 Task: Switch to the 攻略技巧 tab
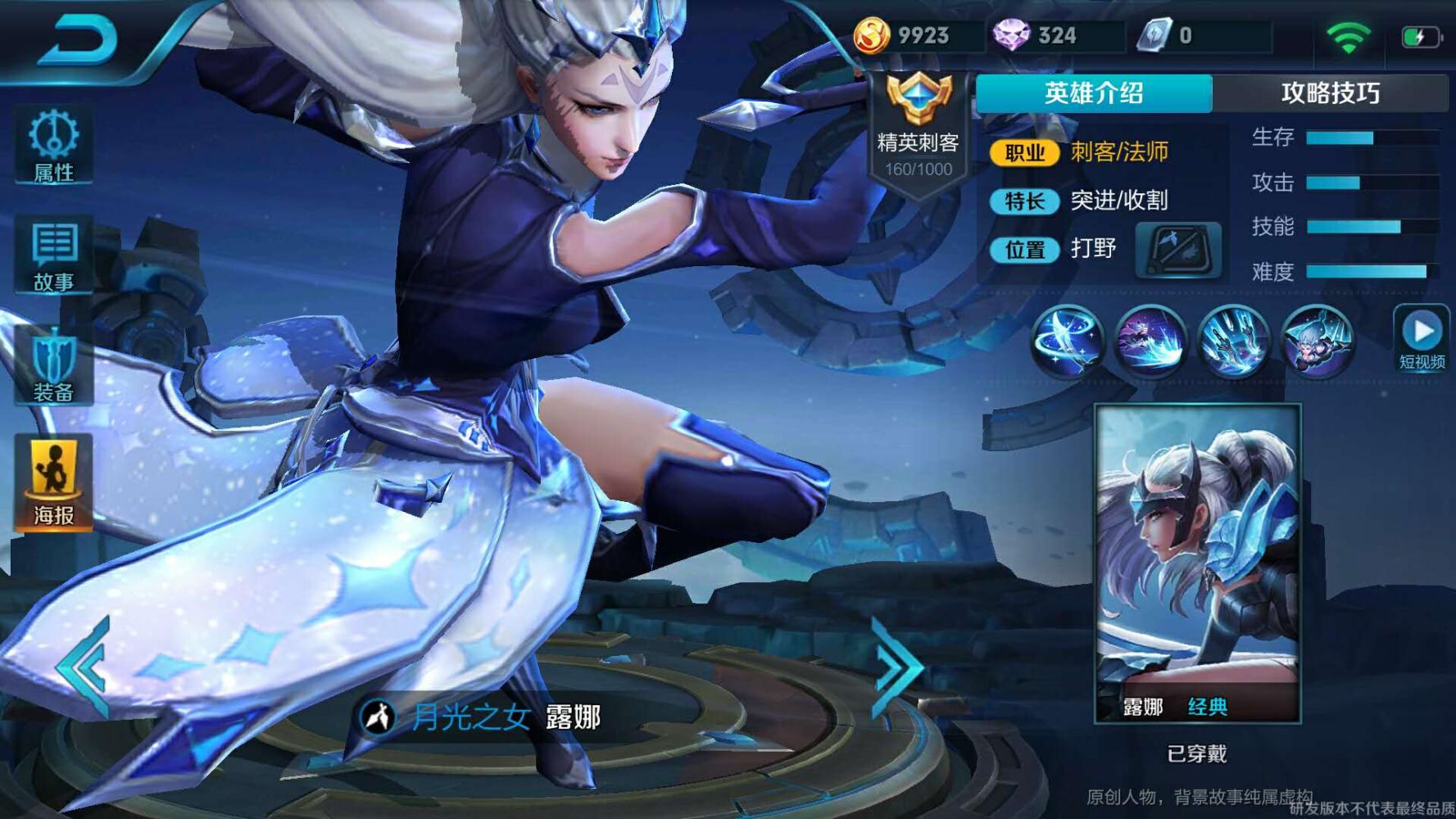(1328, 93)
